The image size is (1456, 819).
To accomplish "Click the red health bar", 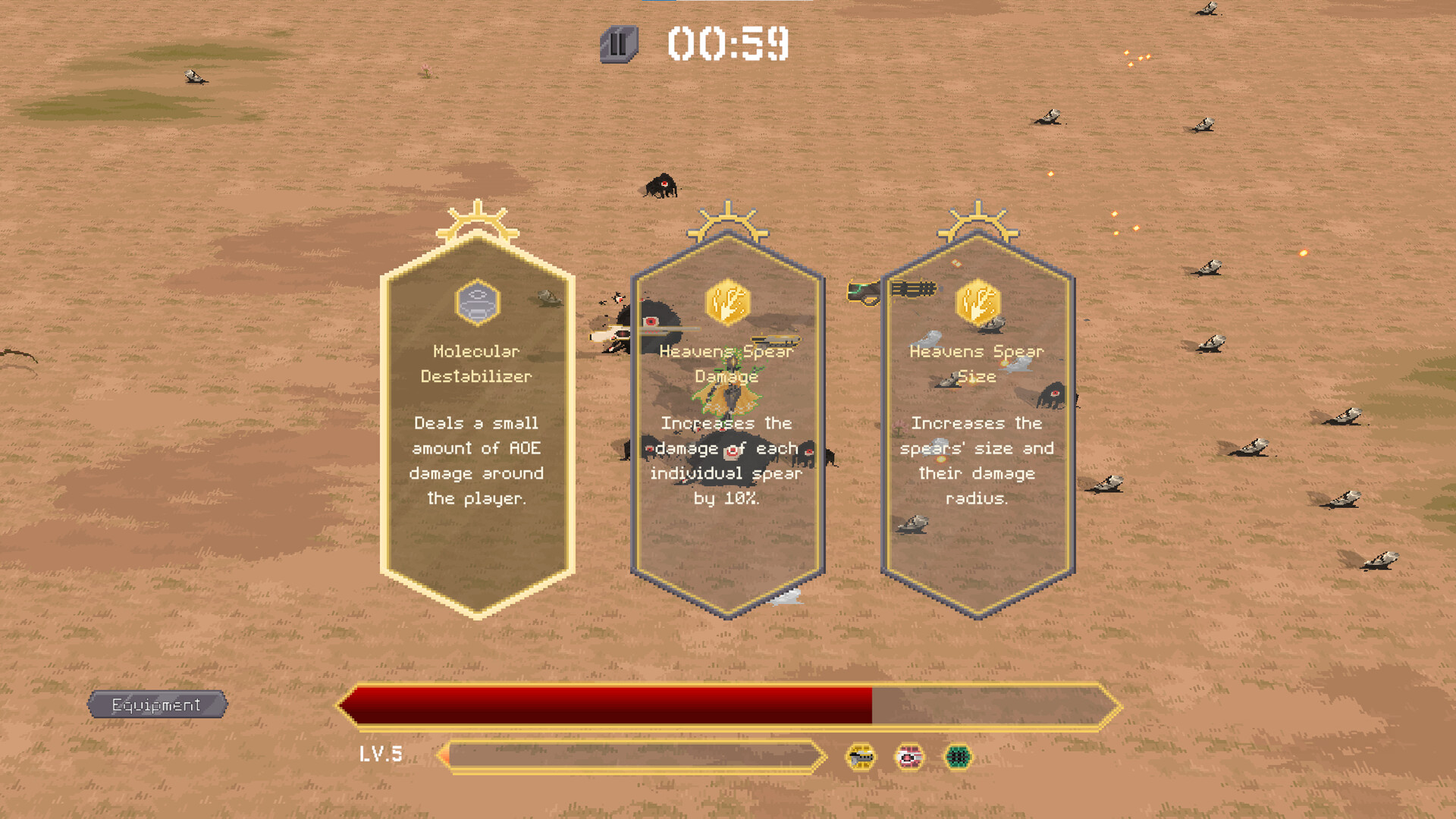I will click(607, 705).
